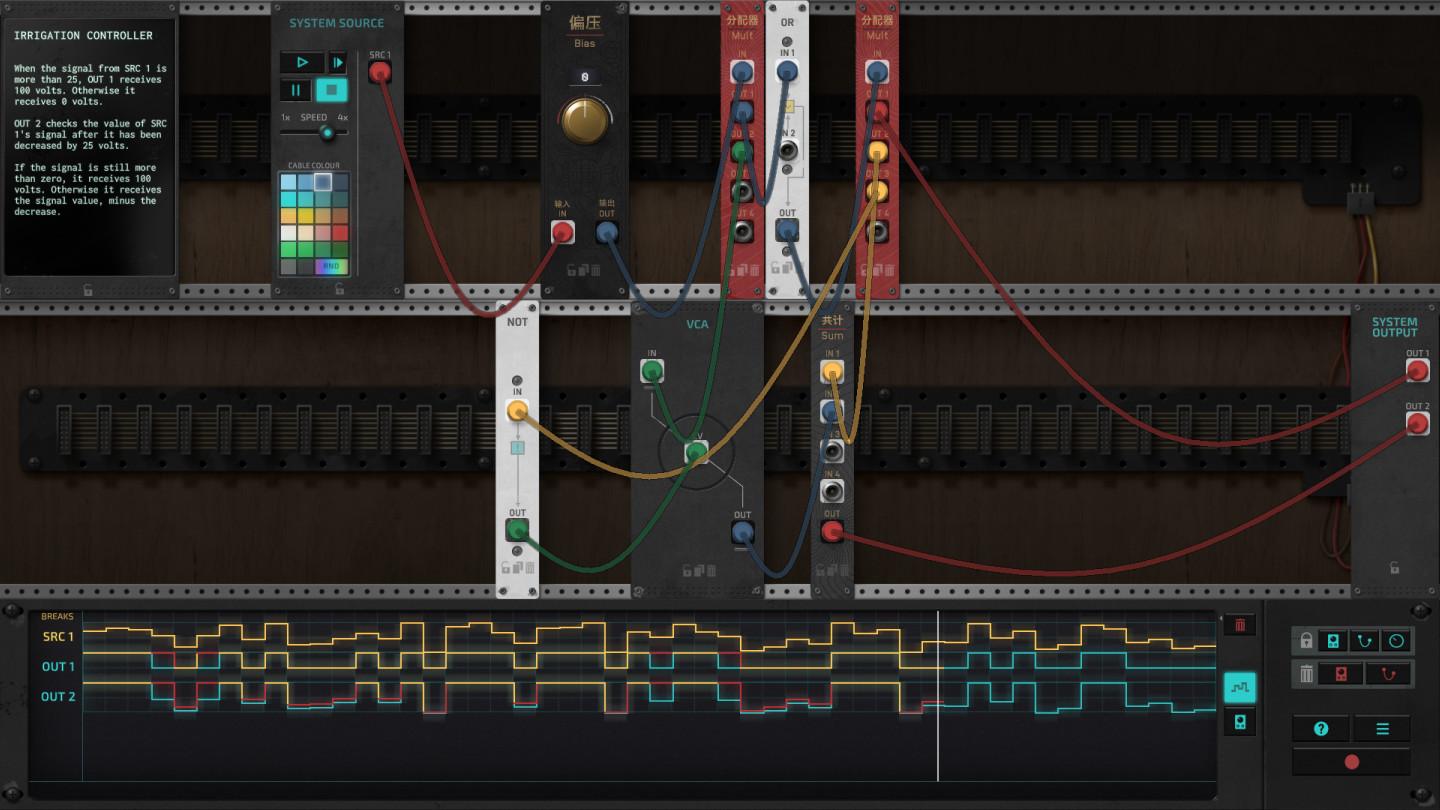Click the clock icon in the lock group
Image resolution: width=1440 pixels, height=810 pixels.
coord(1396,641)
